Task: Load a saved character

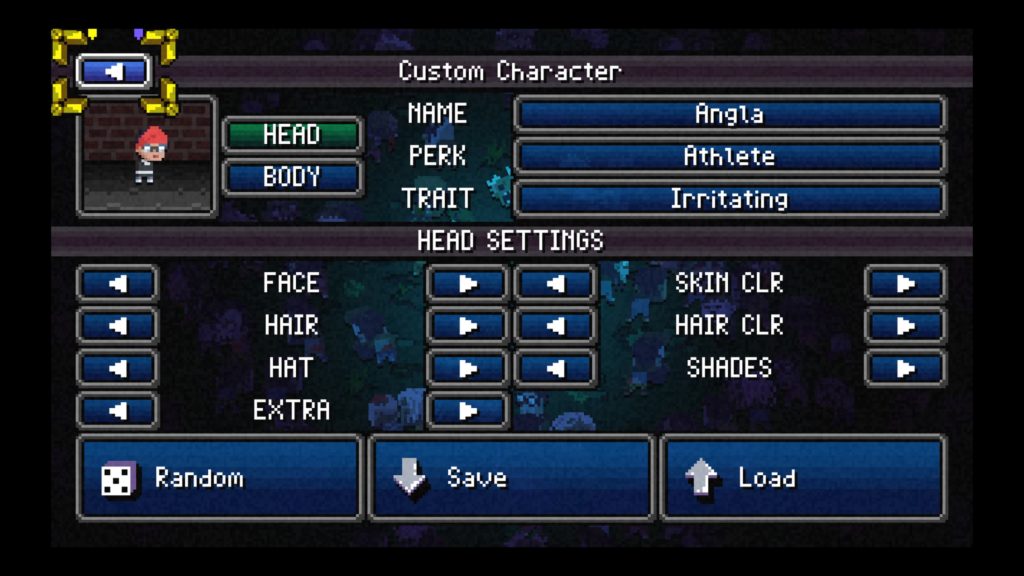Action: (802, 478)
